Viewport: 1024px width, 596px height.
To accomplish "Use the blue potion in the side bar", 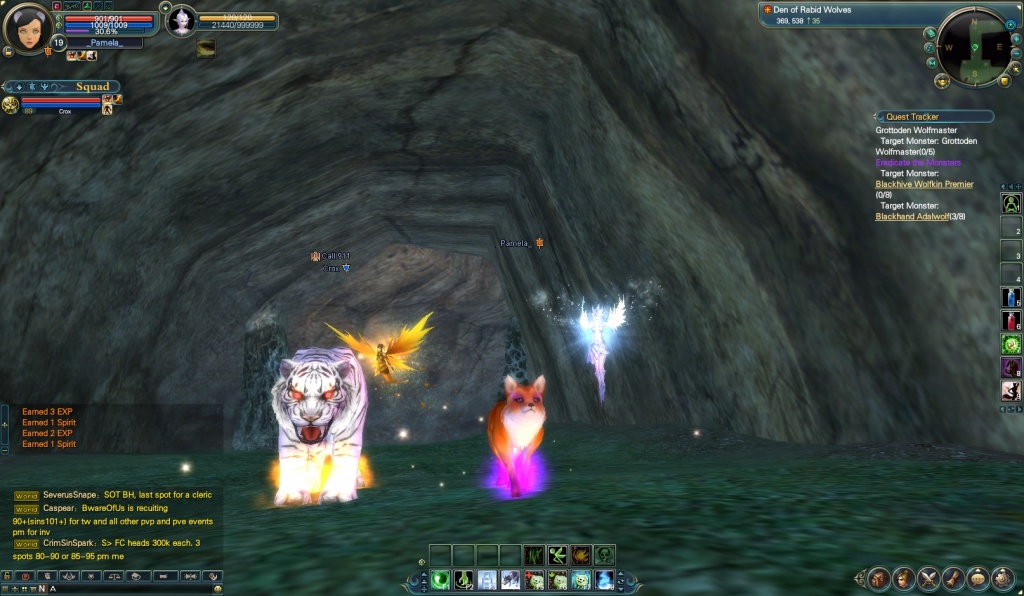I will (x=1011, y=298).
